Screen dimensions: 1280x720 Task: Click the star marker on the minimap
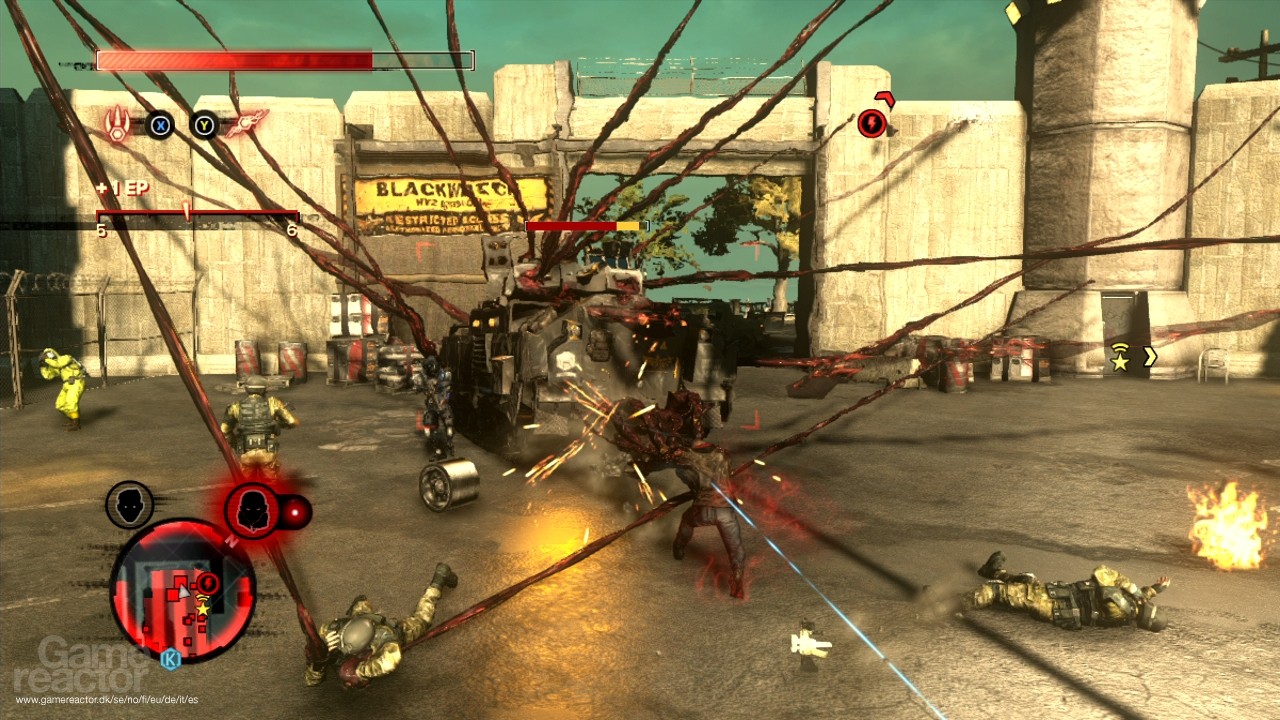(x=201, y=609)
